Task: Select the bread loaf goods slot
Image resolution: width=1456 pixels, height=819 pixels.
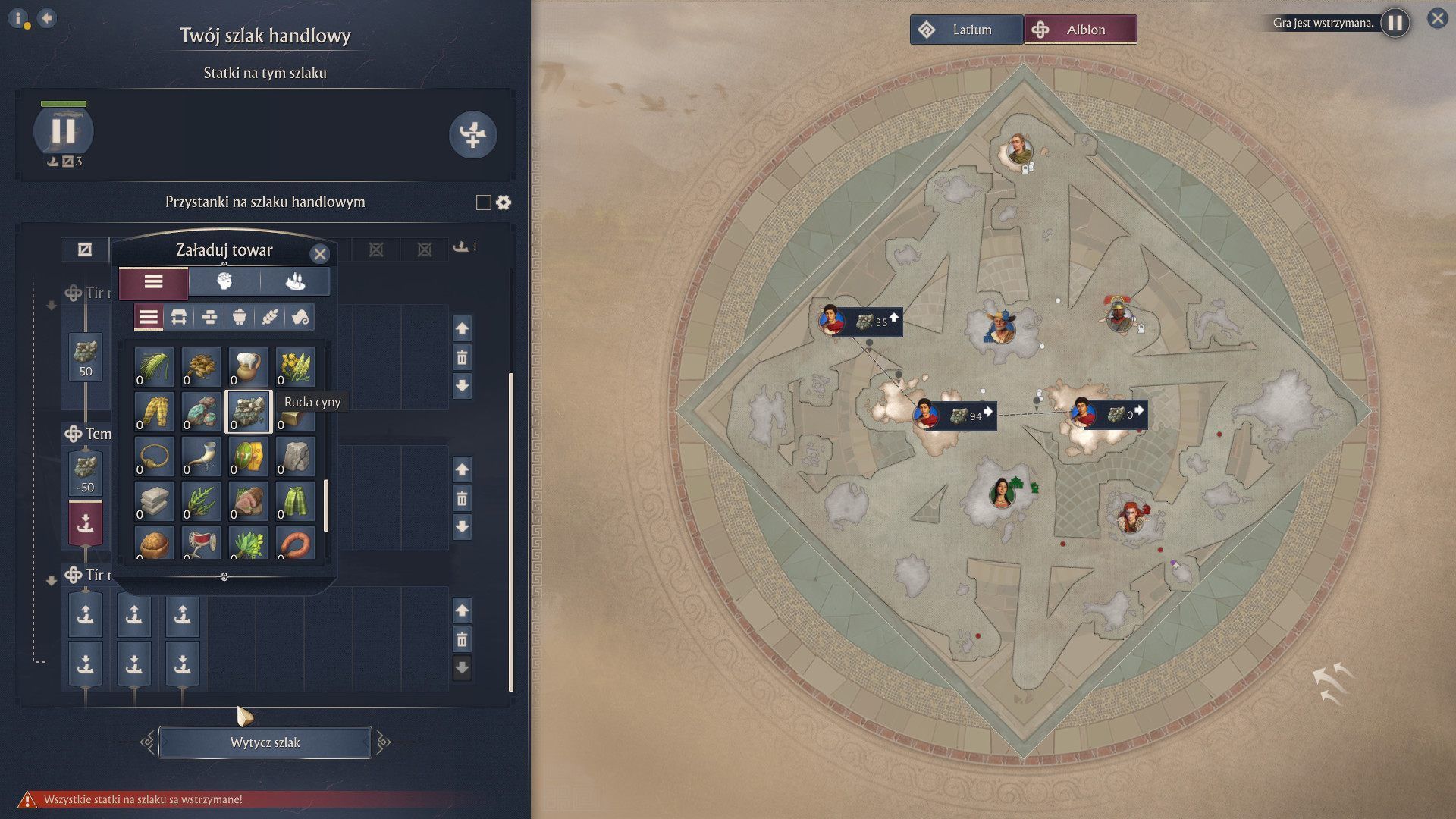Action: (x=154, y=543)
